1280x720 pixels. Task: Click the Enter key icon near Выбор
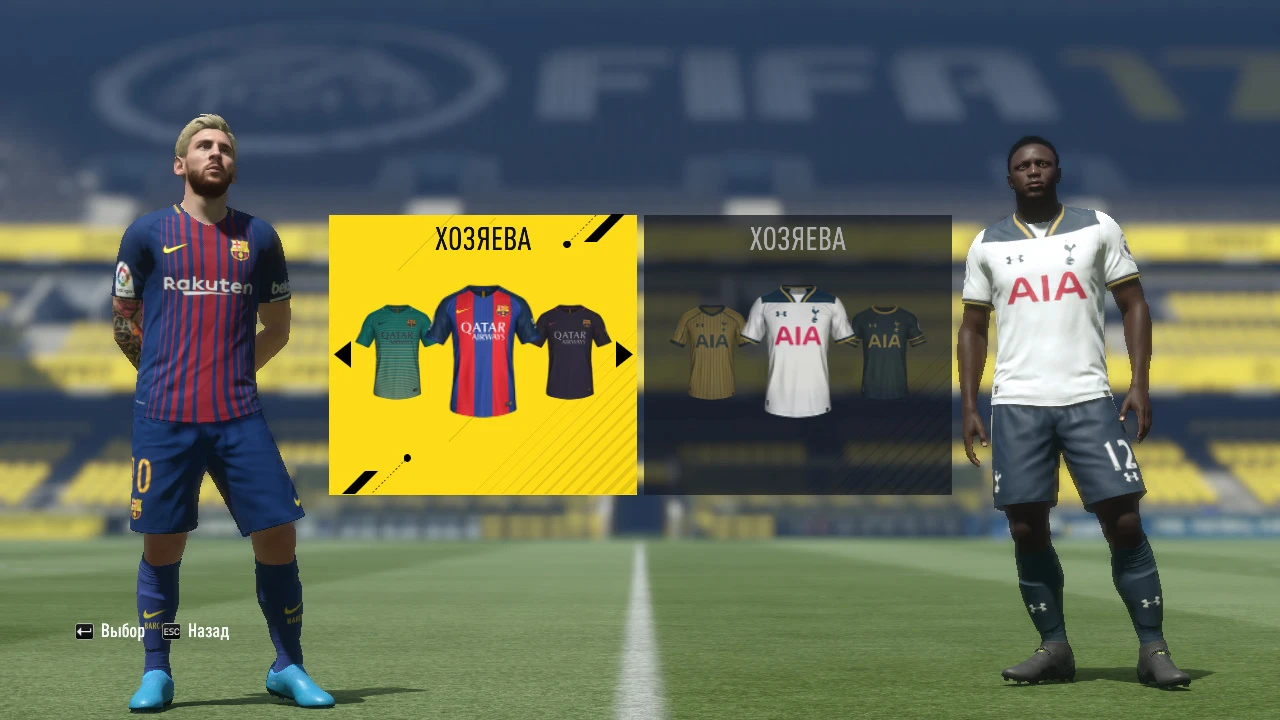pyautogui.click(x=82, y=630)
